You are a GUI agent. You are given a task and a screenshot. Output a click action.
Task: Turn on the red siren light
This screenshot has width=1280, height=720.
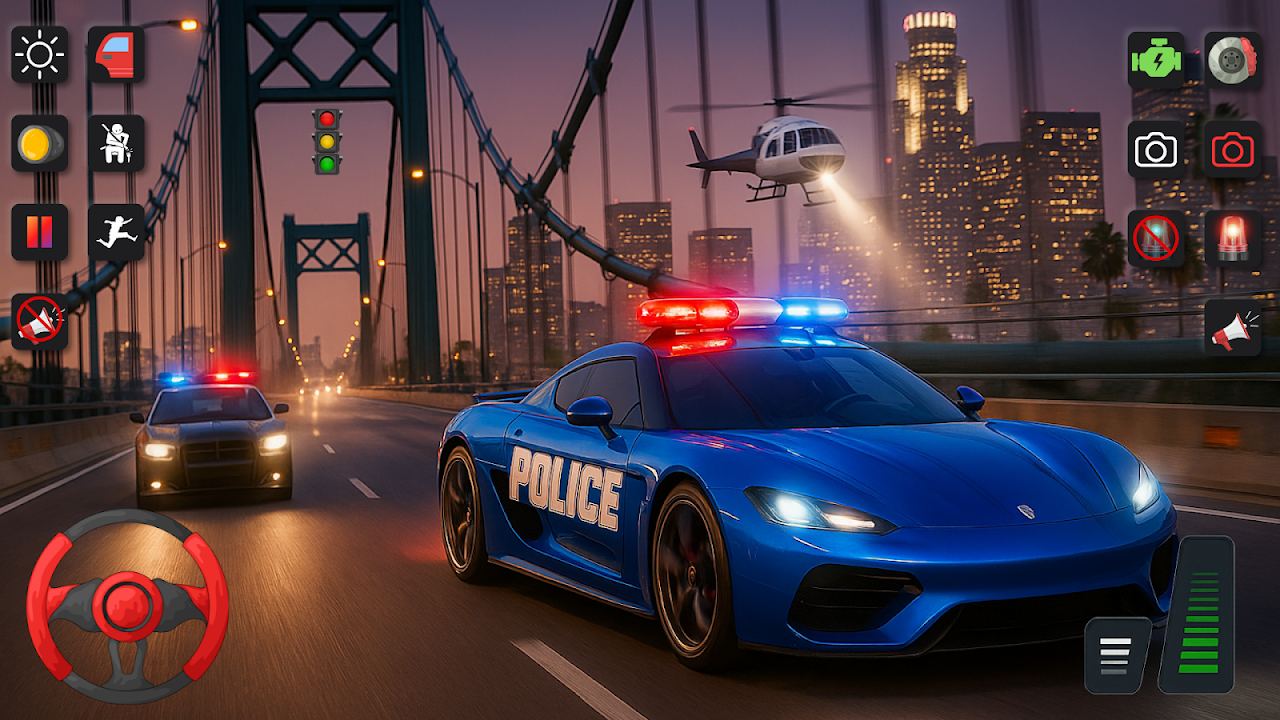[x=1232, y=238]
